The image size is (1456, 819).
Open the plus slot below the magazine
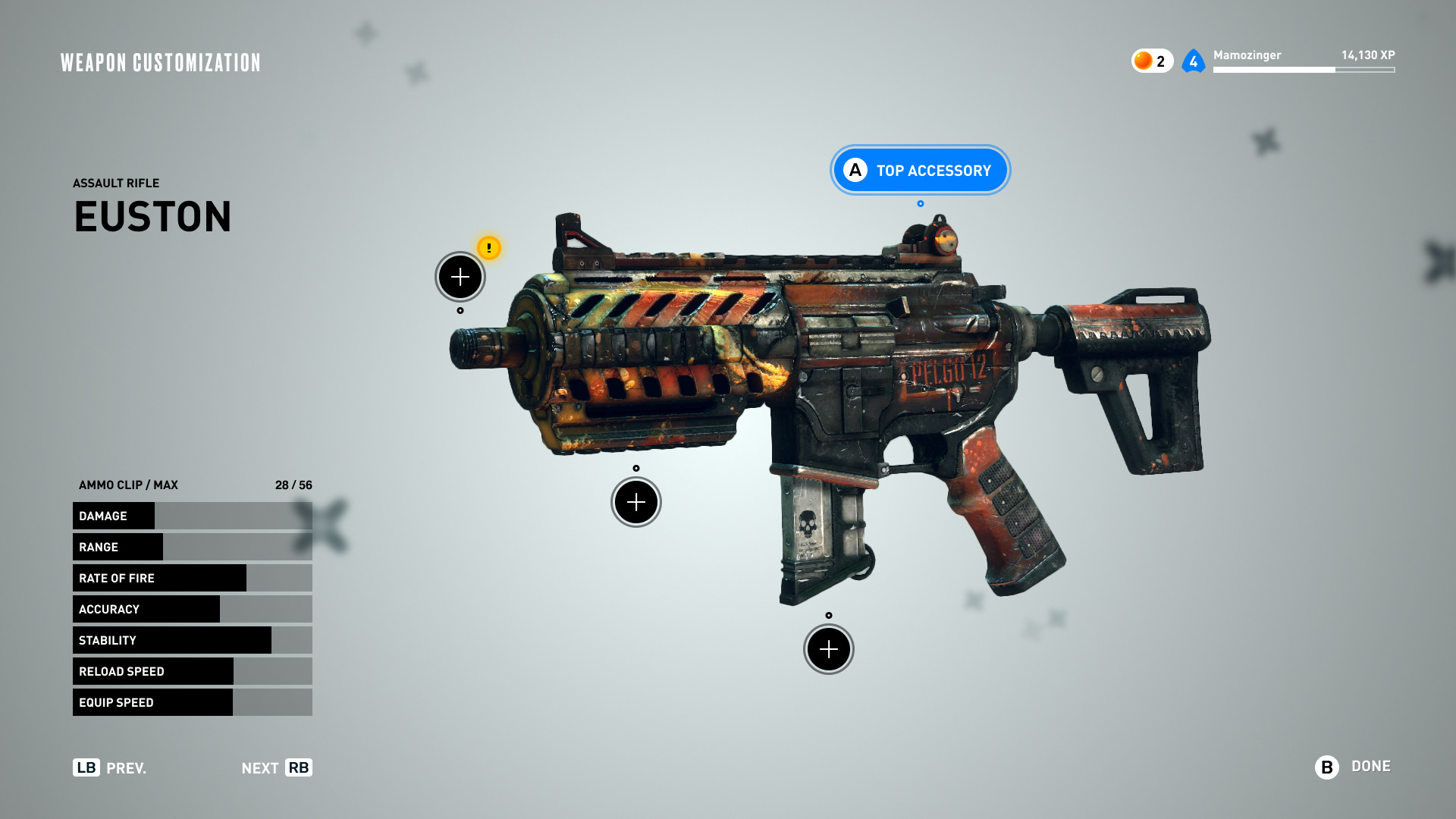tap(829, 649)
